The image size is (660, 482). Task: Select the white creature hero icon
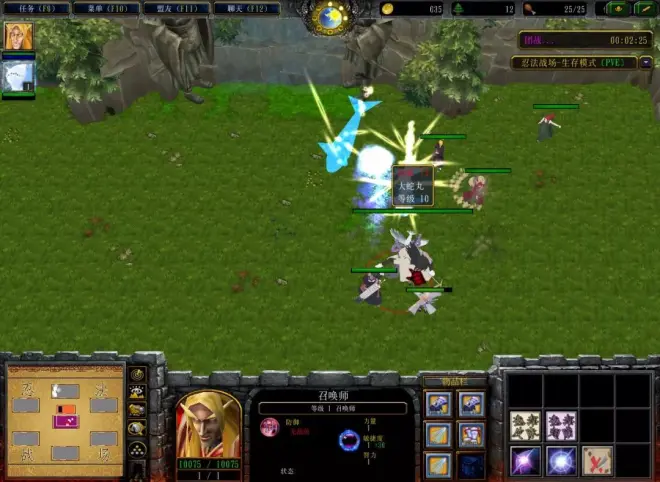click(19, 76)
